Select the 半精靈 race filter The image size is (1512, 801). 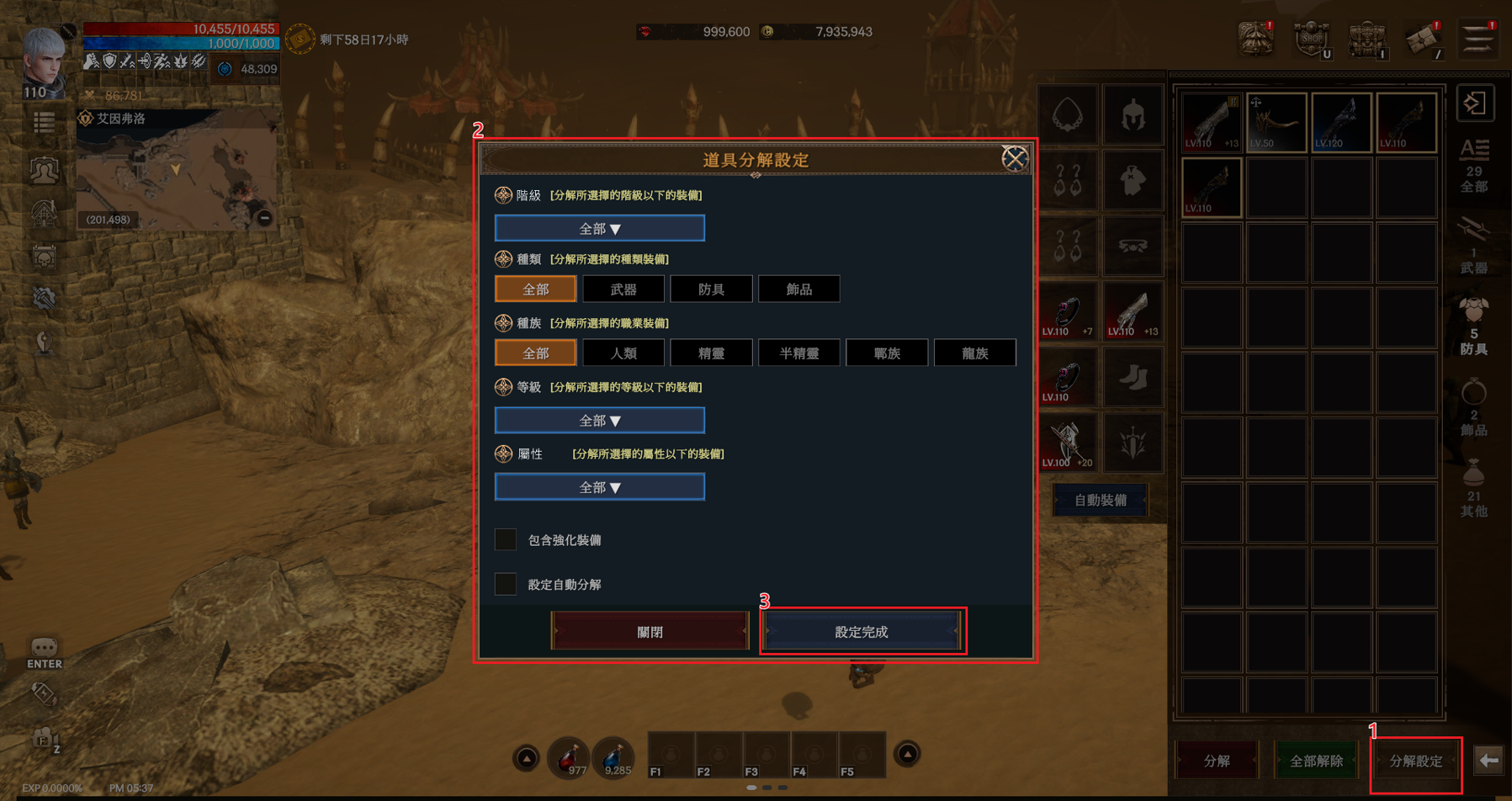pos(798,353)
